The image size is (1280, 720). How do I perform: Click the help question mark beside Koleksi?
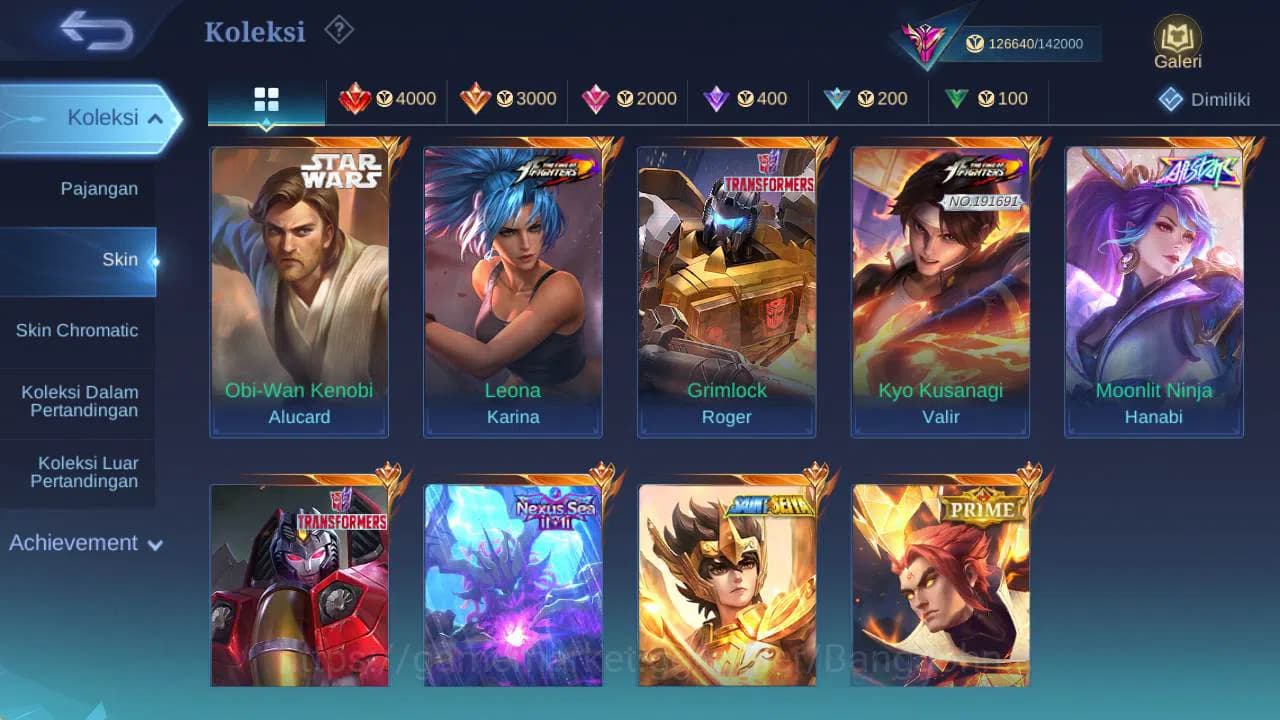[x=338, y=31]
